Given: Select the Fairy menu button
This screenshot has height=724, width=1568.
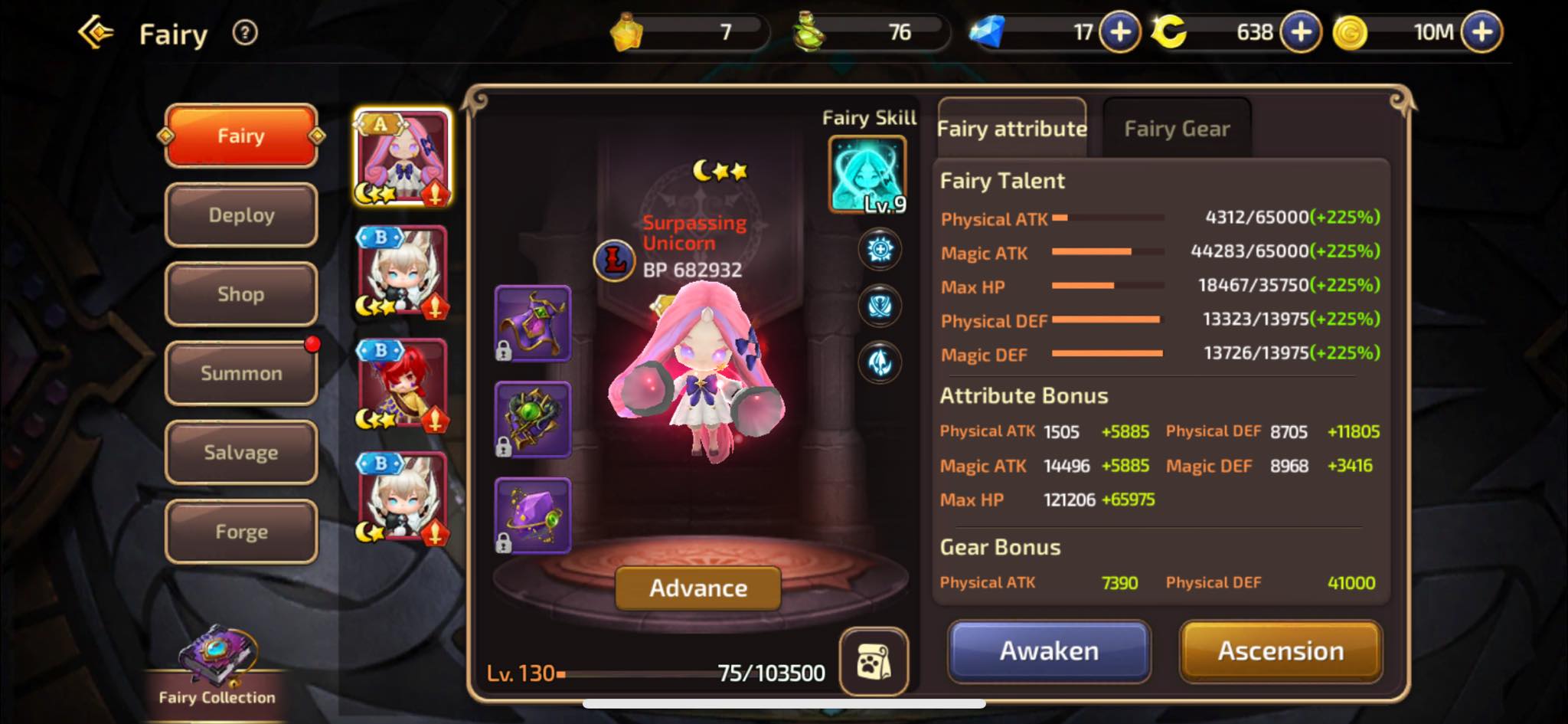Looking at the screenshot, I should tap(241, 136).
